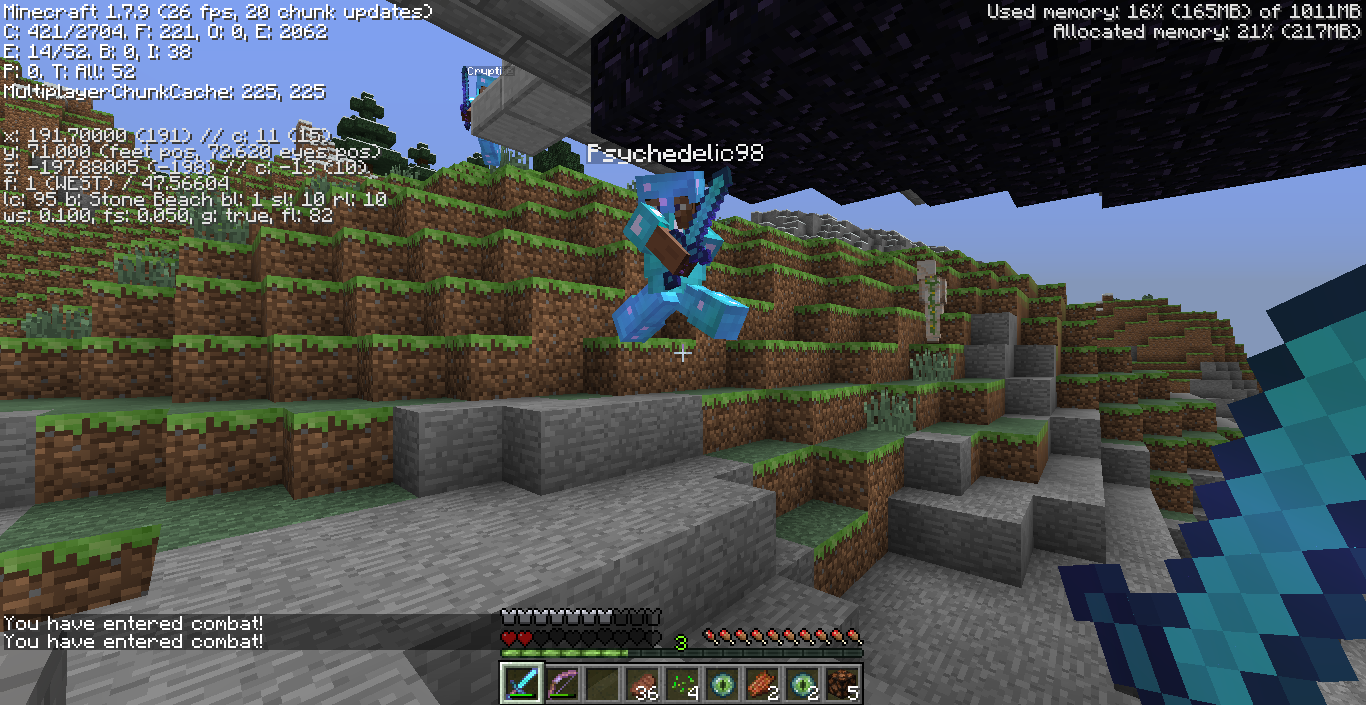1366x705 pixels.
Task: Pick the green seeds stack of 4
Action: coord(681,683)
